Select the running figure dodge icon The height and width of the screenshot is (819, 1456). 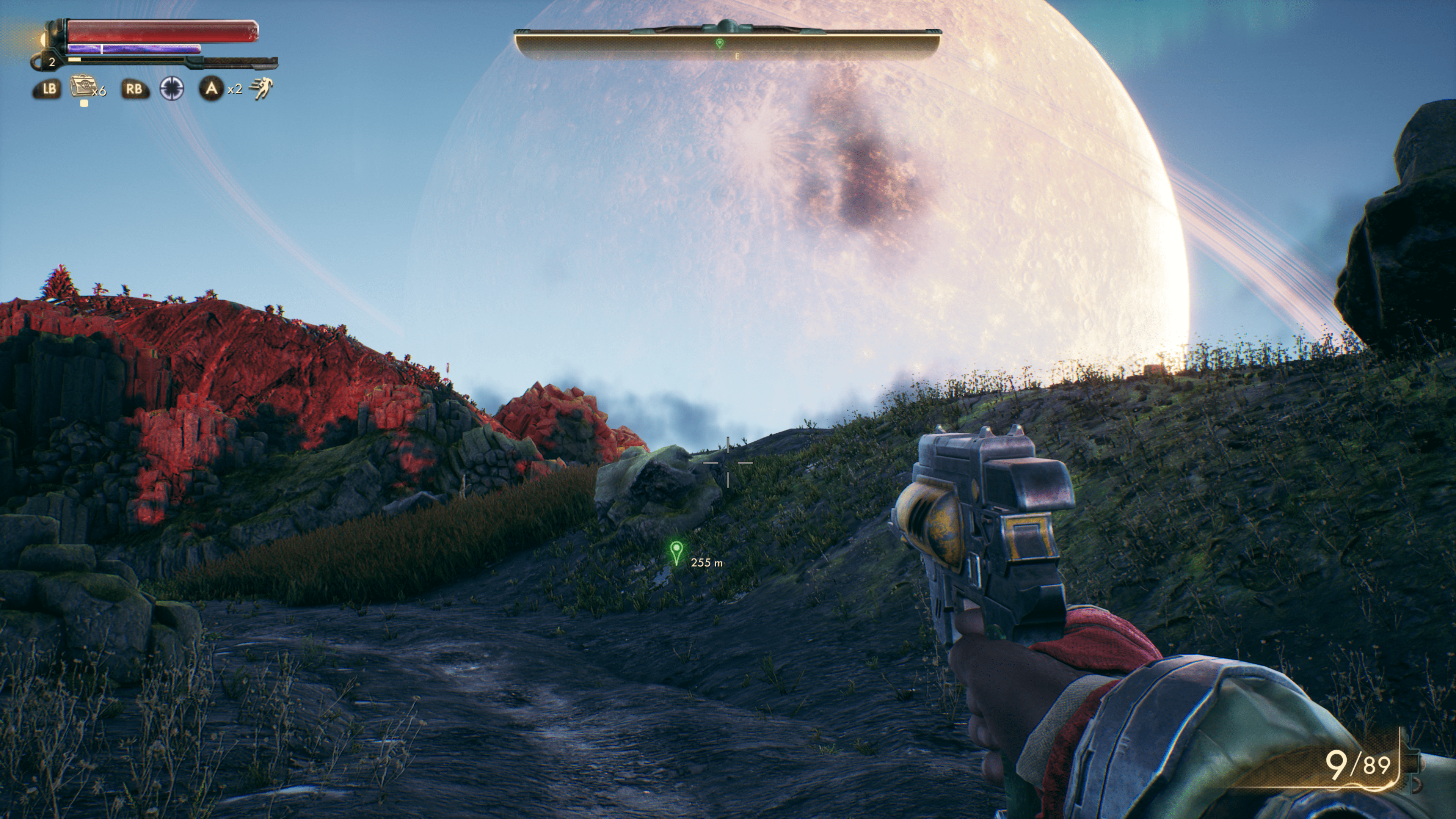click(261, 89)
